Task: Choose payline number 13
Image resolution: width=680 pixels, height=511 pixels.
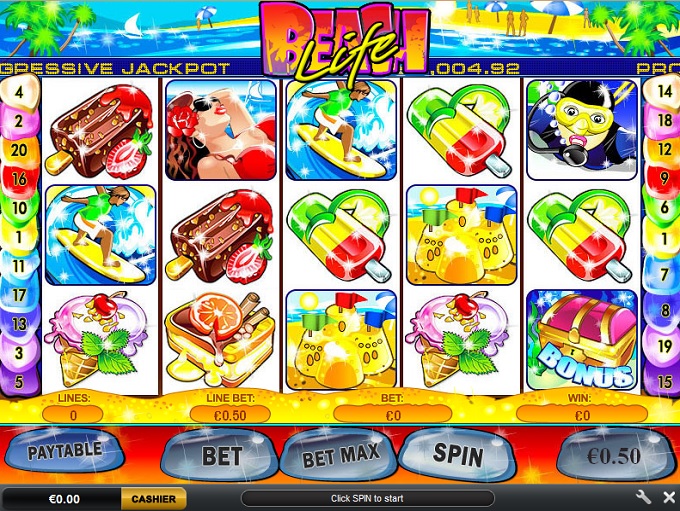Action: coord(20,324)
